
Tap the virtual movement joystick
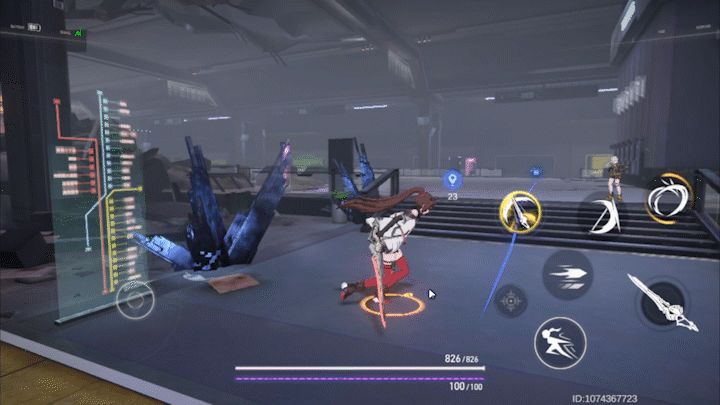(x=135, y=300)
